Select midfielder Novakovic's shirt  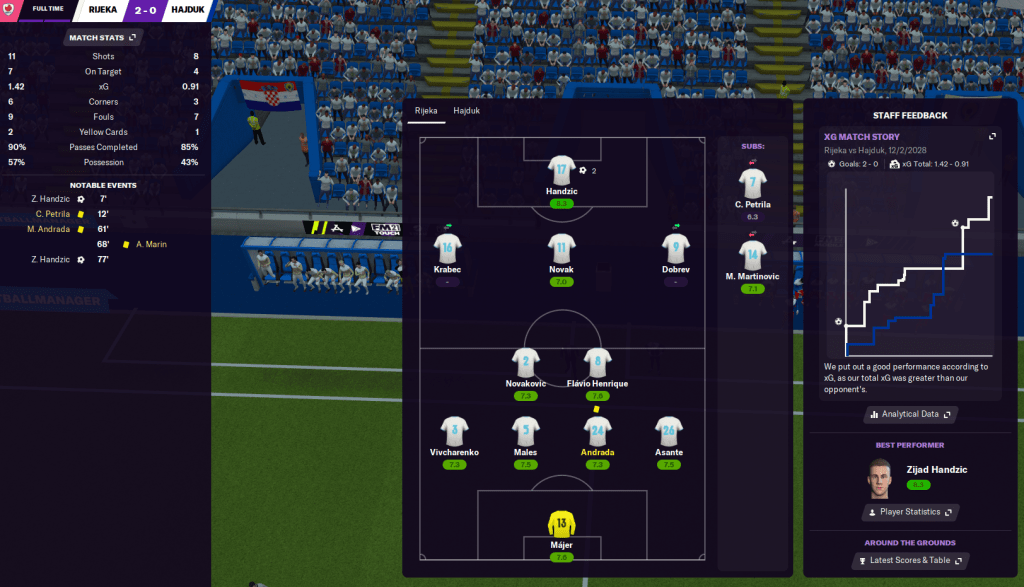point(526,363)
